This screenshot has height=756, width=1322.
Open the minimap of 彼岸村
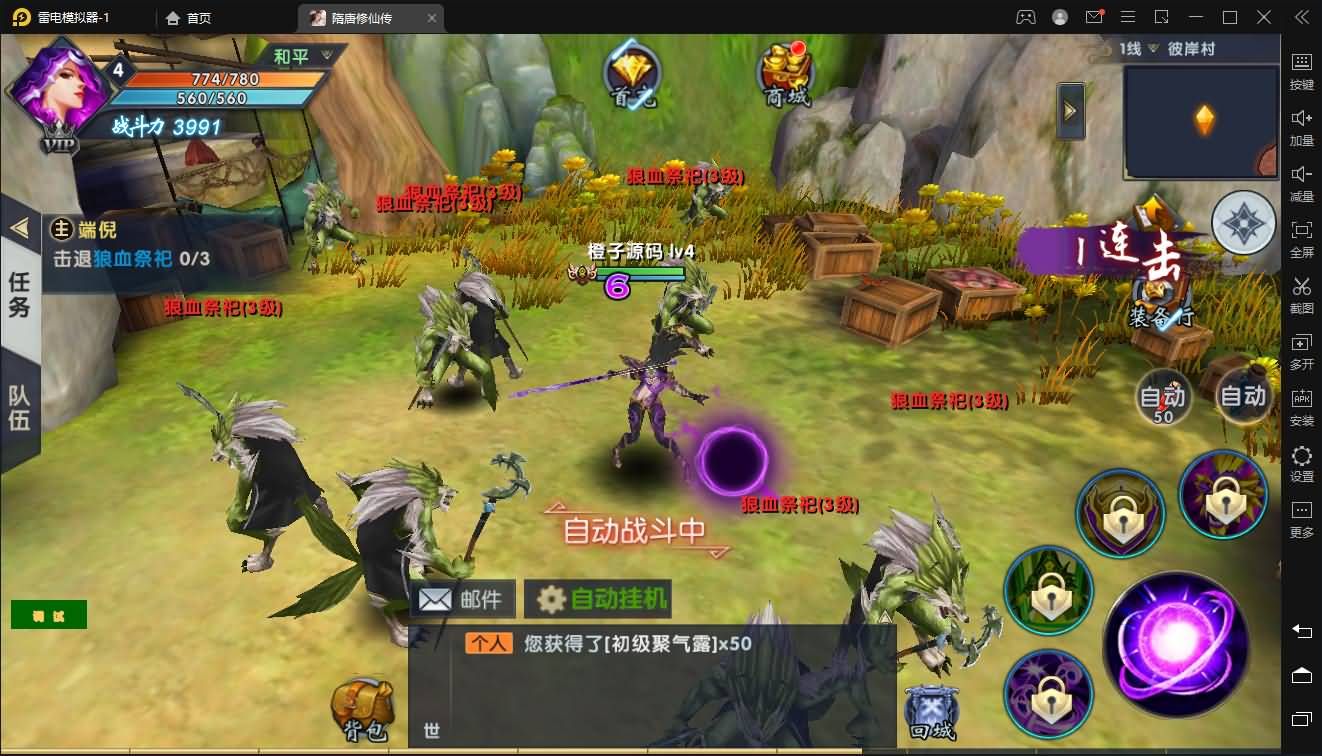(x=1201, y=121)
